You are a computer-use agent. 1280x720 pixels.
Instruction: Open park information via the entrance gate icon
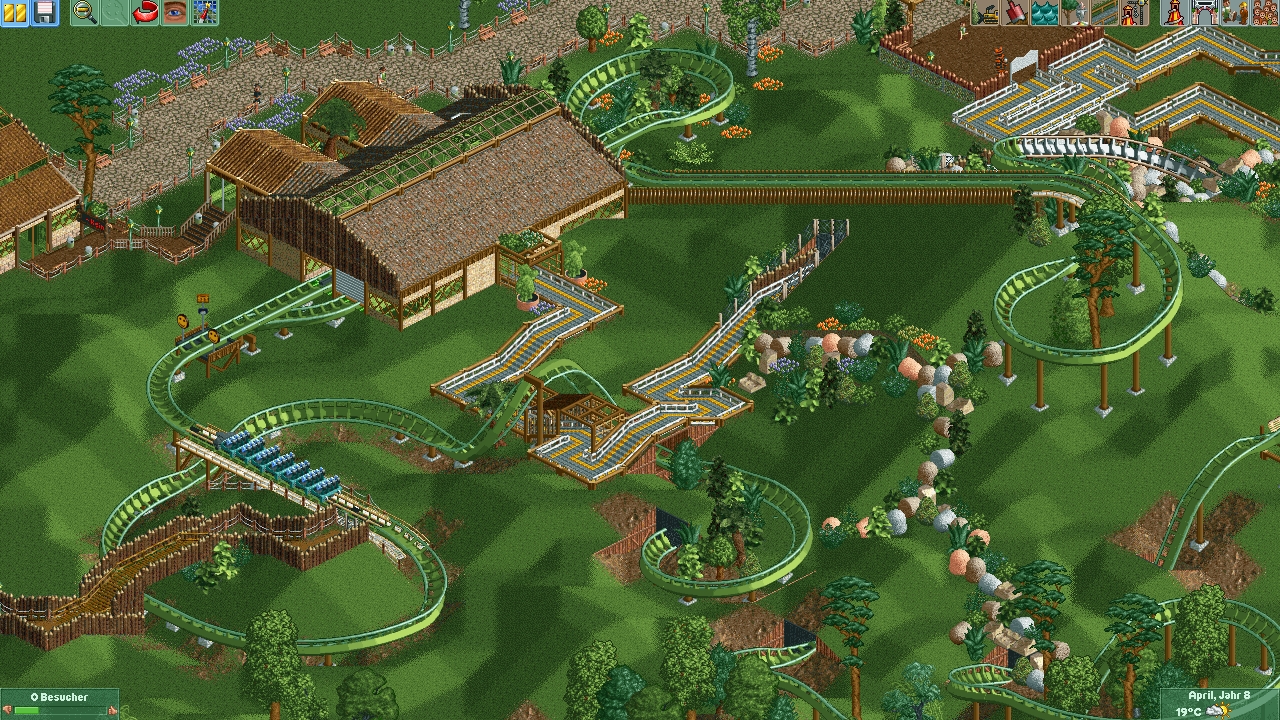pyautogui.click(x=1204, y=12)
